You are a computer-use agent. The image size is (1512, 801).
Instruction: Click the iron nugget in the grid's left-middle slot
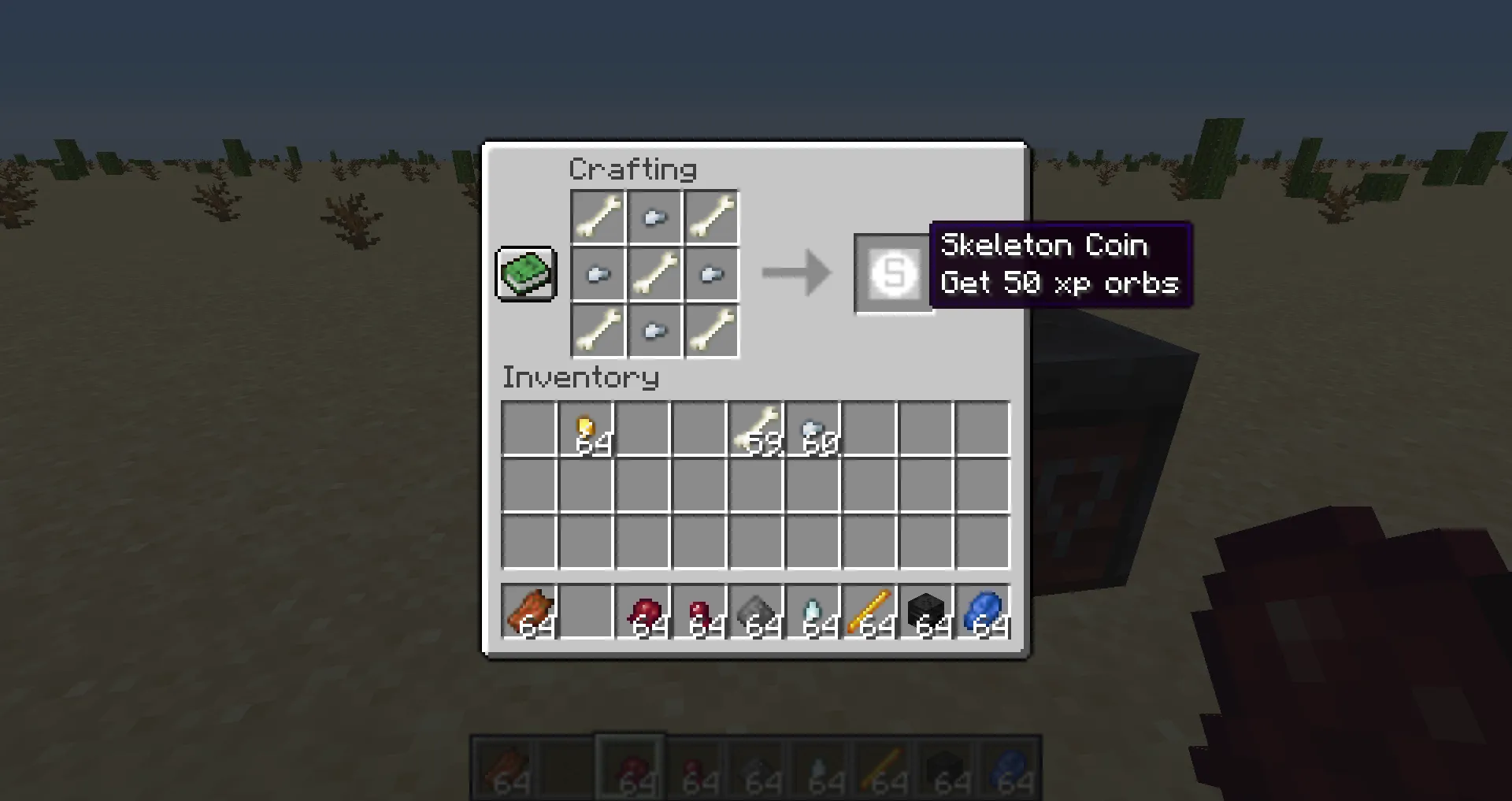click(597, 273)
